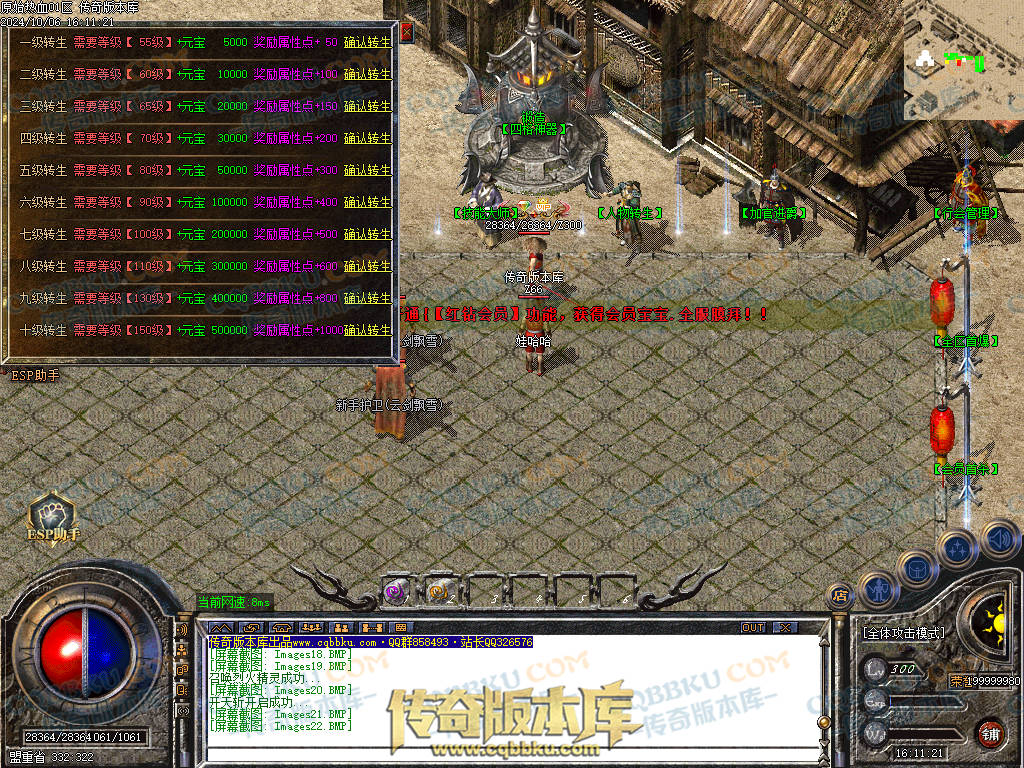Confirm the 十级转生 rebirth link

367,330
